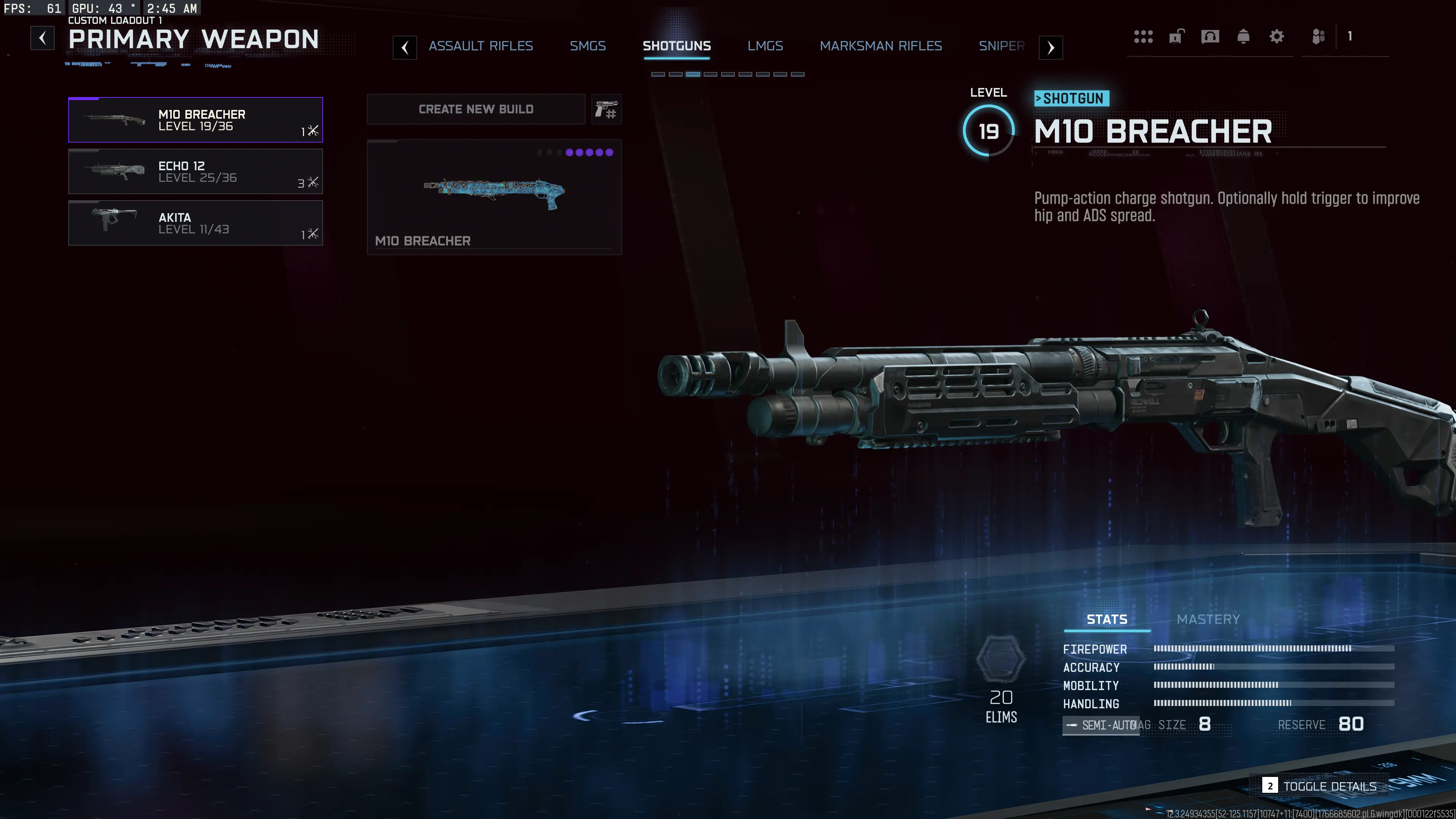Expand next weapon categories with the right chevron
Screen dimensions: 1456x819
(x=1050, y=47)
